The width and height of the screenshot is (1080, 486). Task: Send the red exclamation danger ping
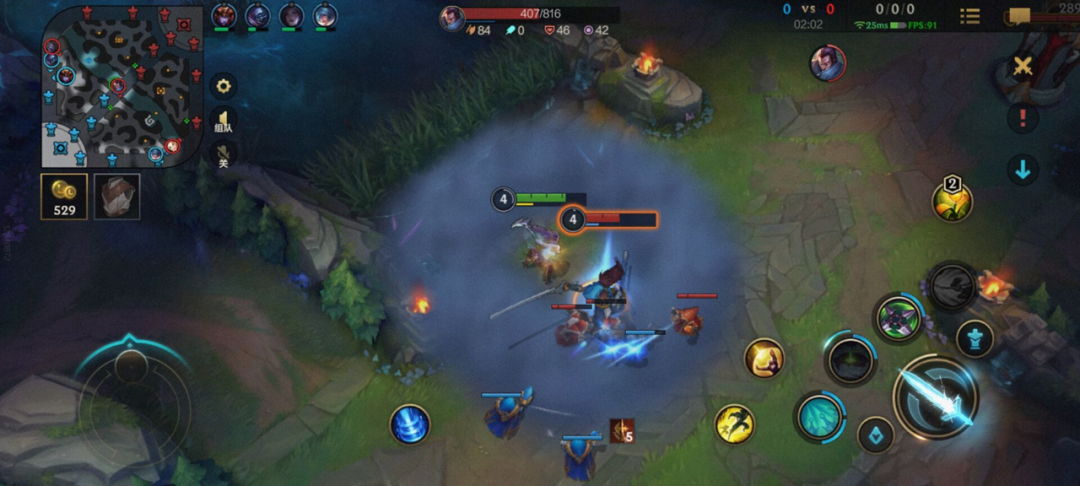1022,118
